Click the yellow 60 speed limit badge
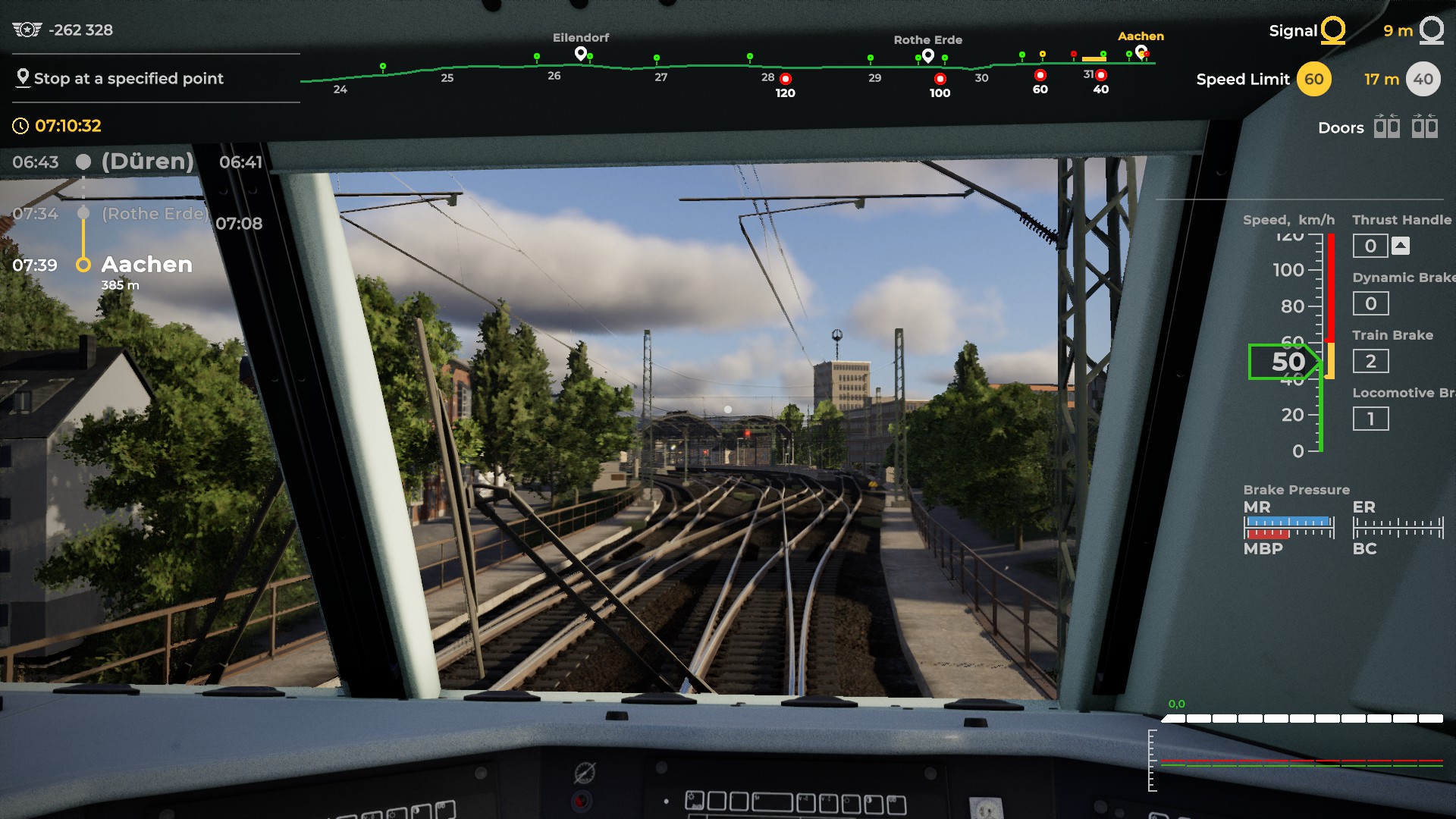 (x=1313, y=79)
